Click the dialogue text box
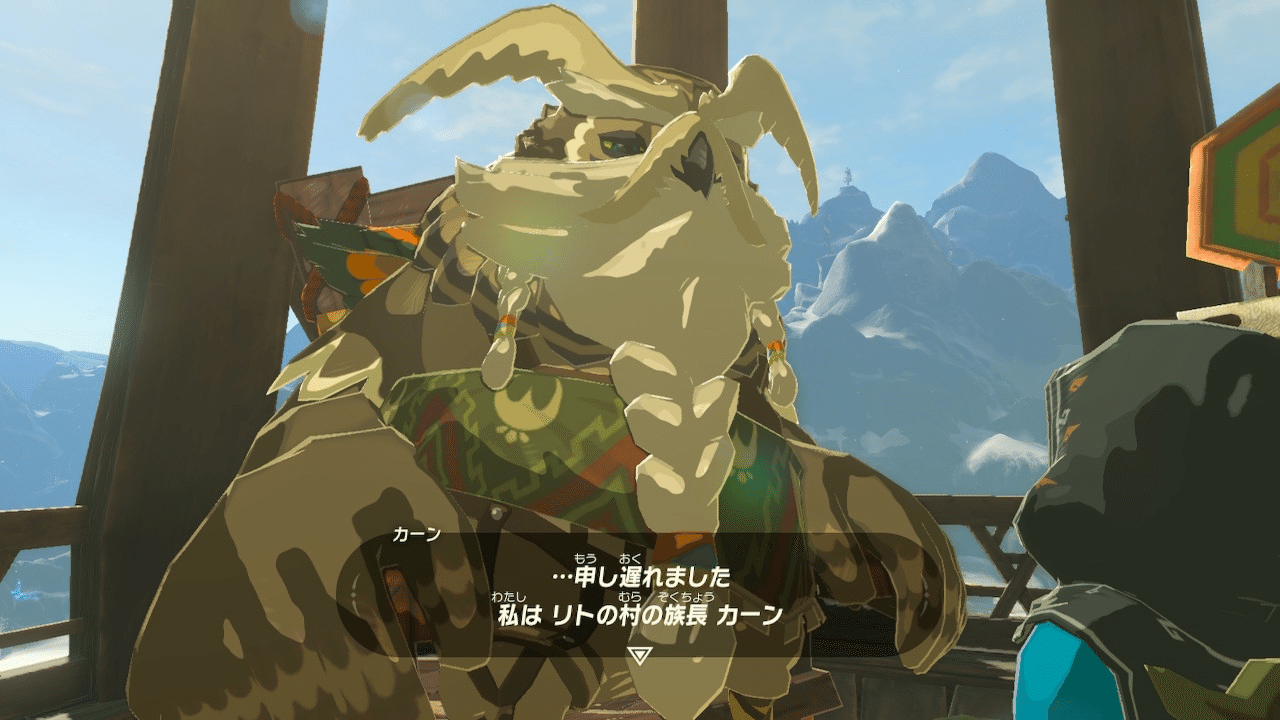Screen dimensions: 1280x720 point(640,595)
